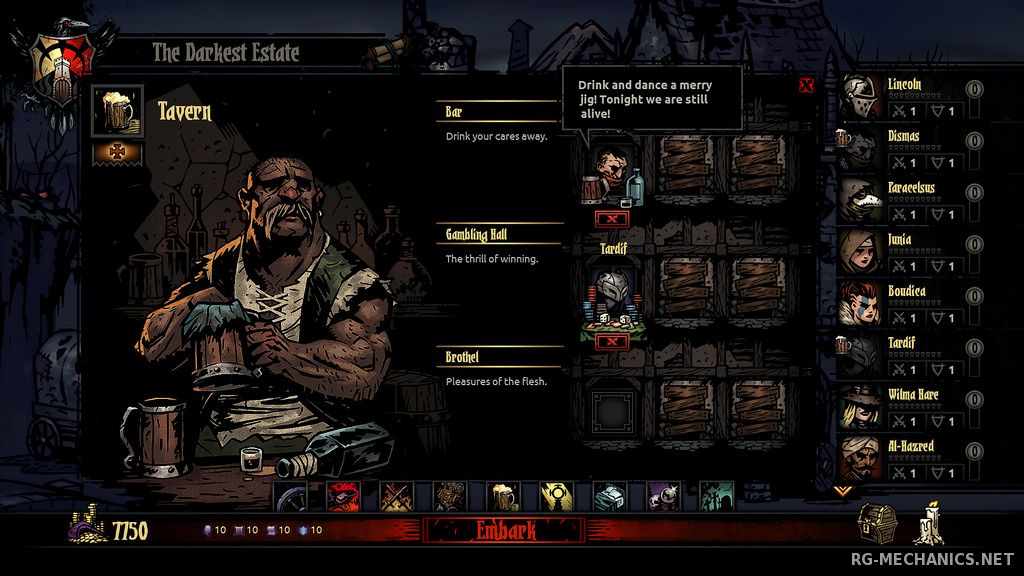Click the candle tower icon

tap(929, 524)
